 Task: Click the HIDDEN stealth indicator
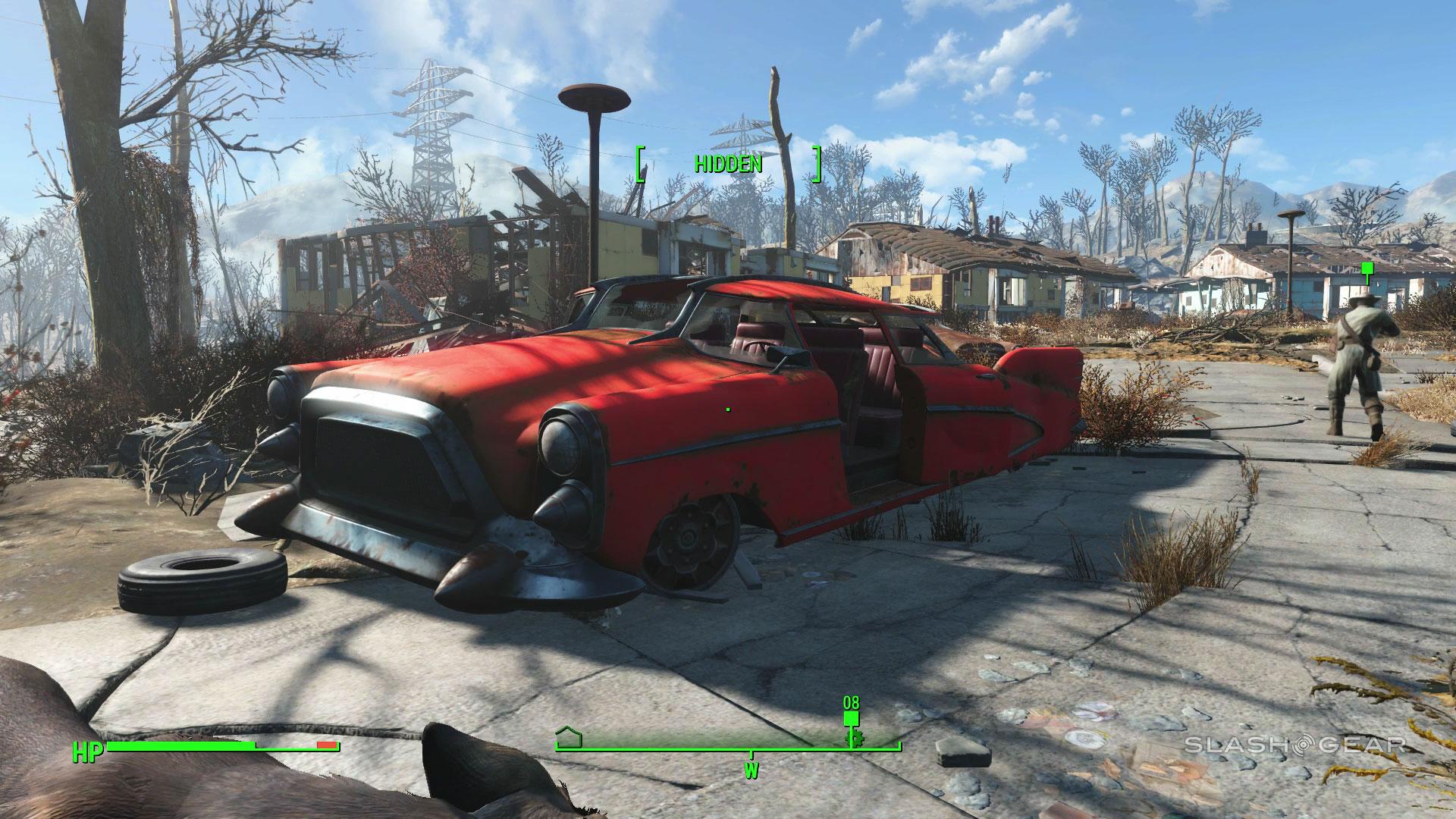[x=728, y=164]
